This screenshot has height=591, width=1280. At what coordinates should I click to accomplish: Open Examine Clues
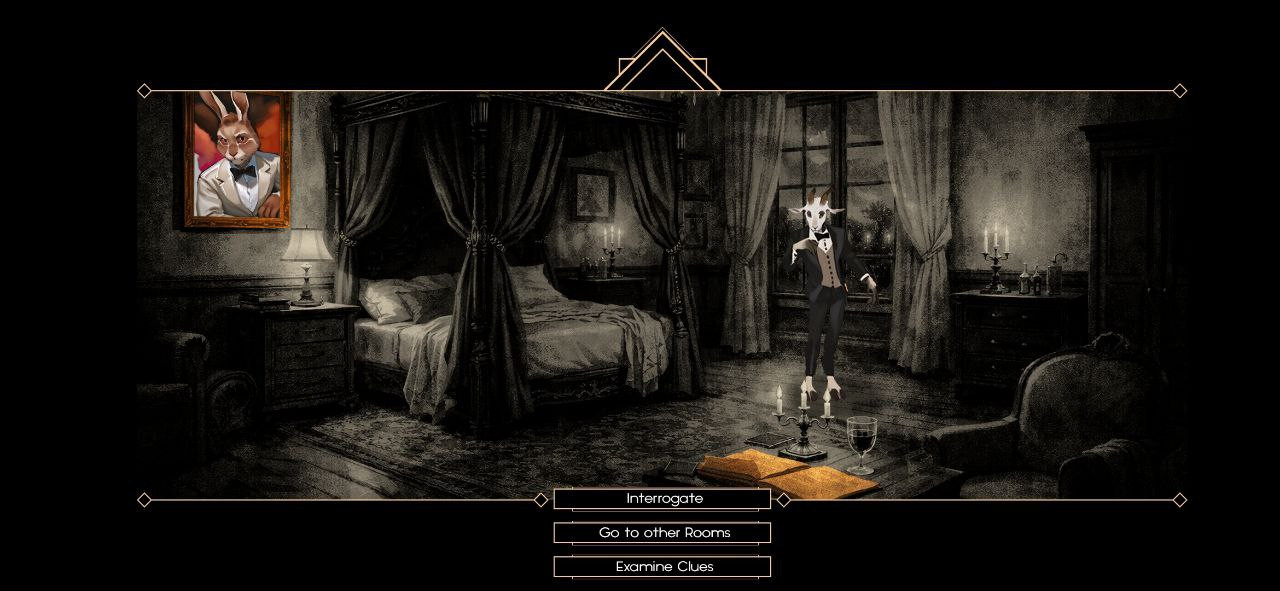662,567
